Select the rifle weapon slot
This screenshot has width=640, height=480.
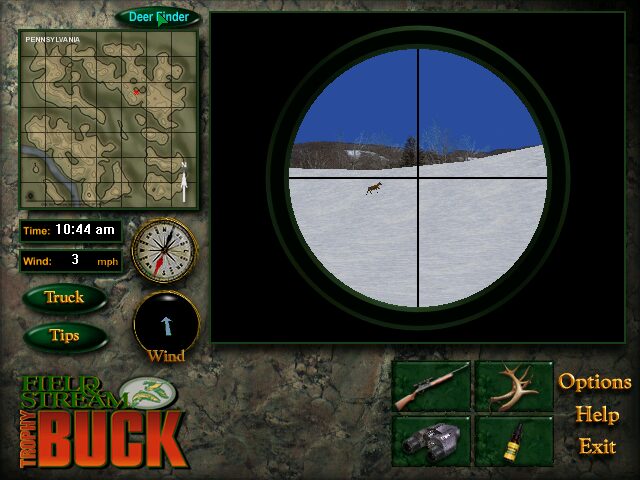(x=431, y=385)
